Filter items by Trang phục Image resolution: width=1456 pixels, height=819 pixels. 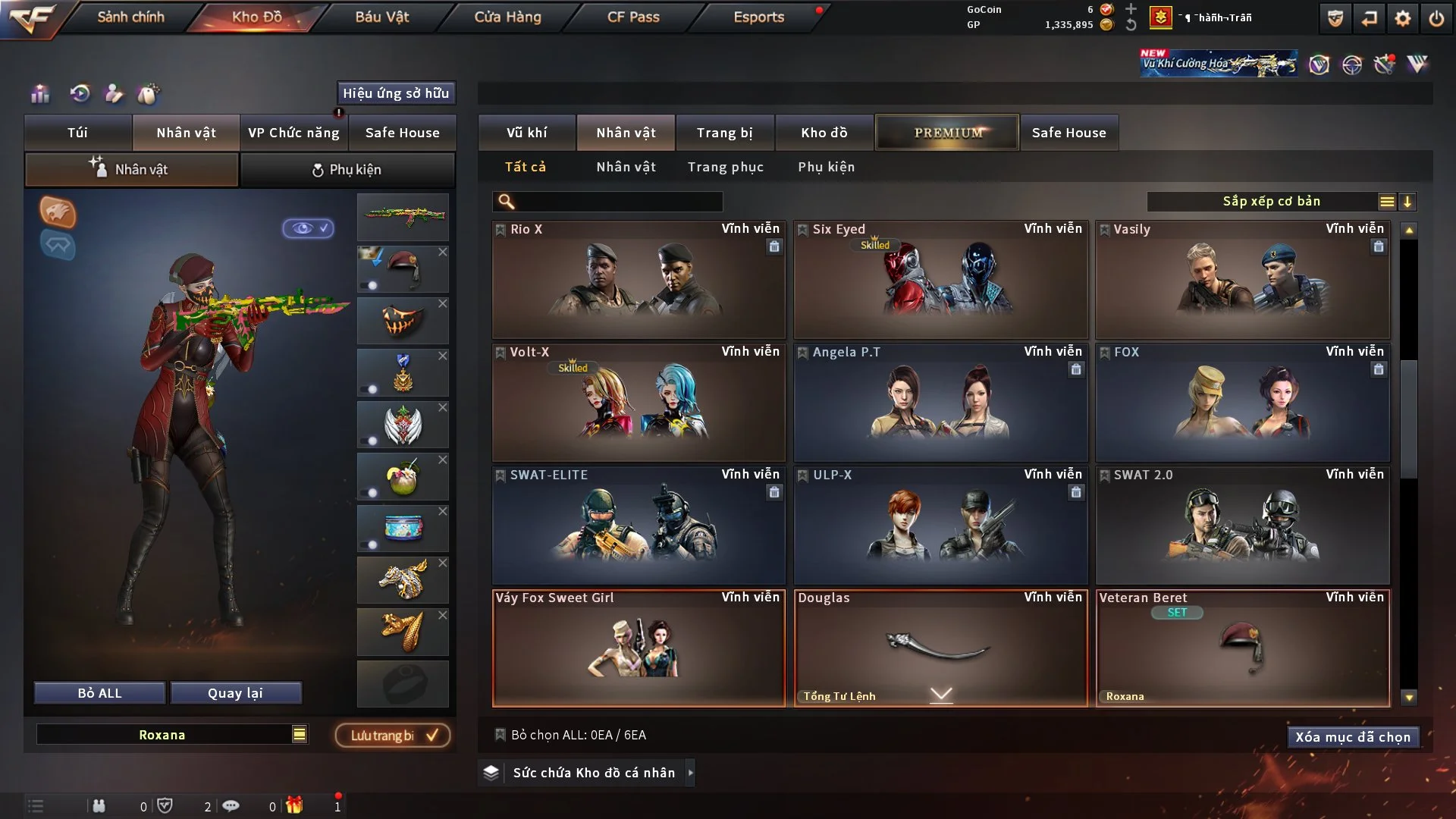(x=725, y=167)
